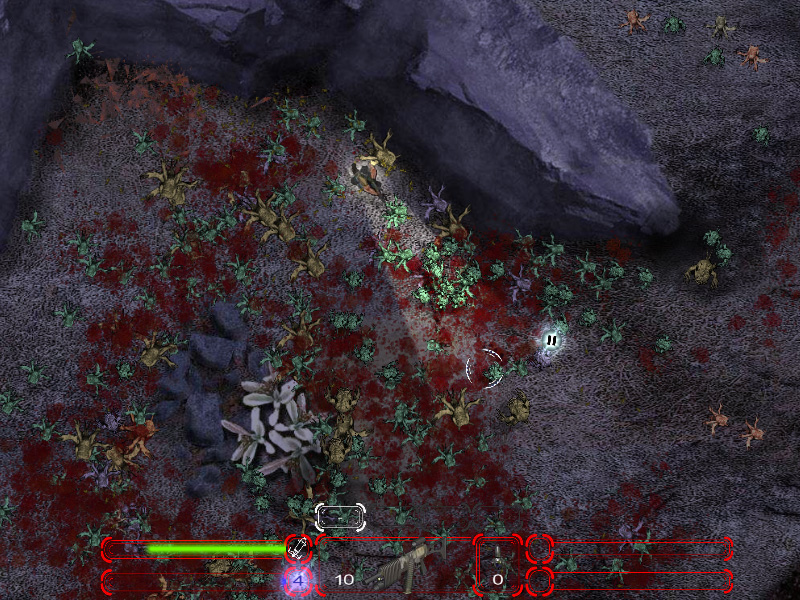Click the blue lives orb
Viewport: 800px width, 600px height.
[297, 579]
